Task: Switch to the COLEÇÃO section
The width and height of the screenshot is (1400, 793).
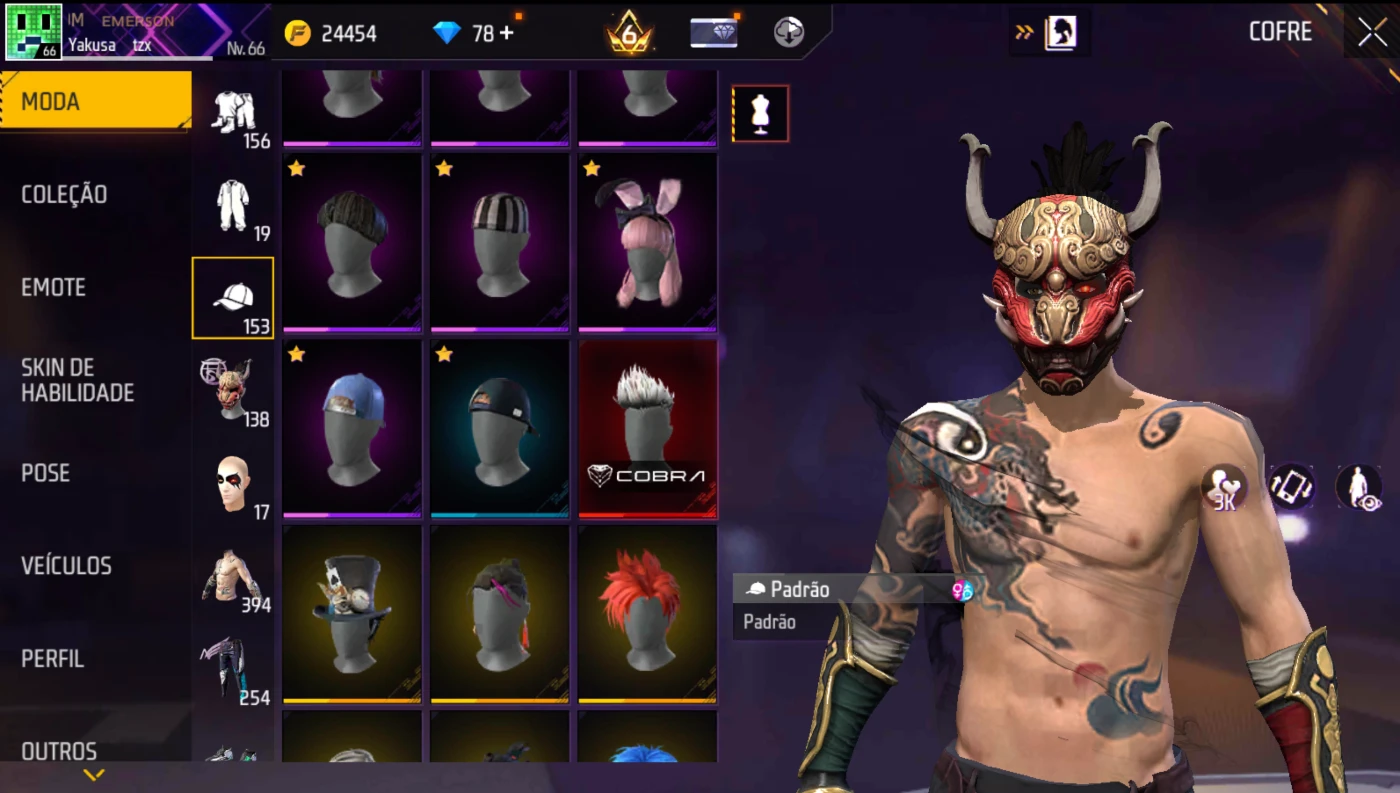Action: click(x=64, y=194)
